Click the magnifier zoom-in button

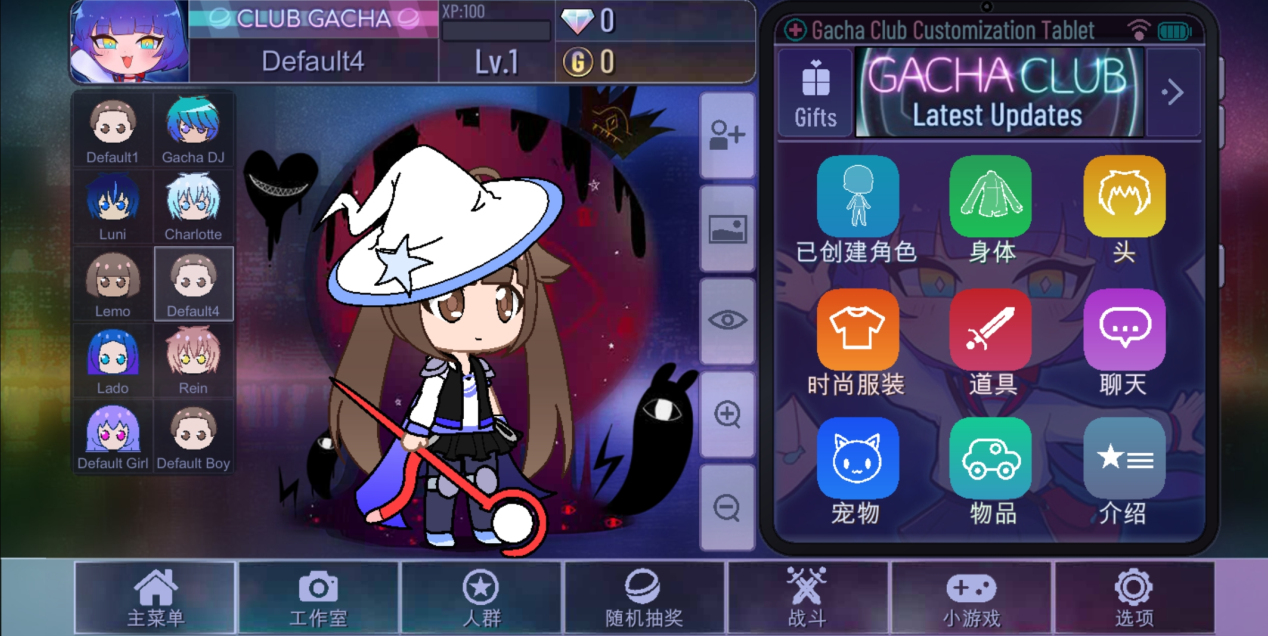point(727,414)
